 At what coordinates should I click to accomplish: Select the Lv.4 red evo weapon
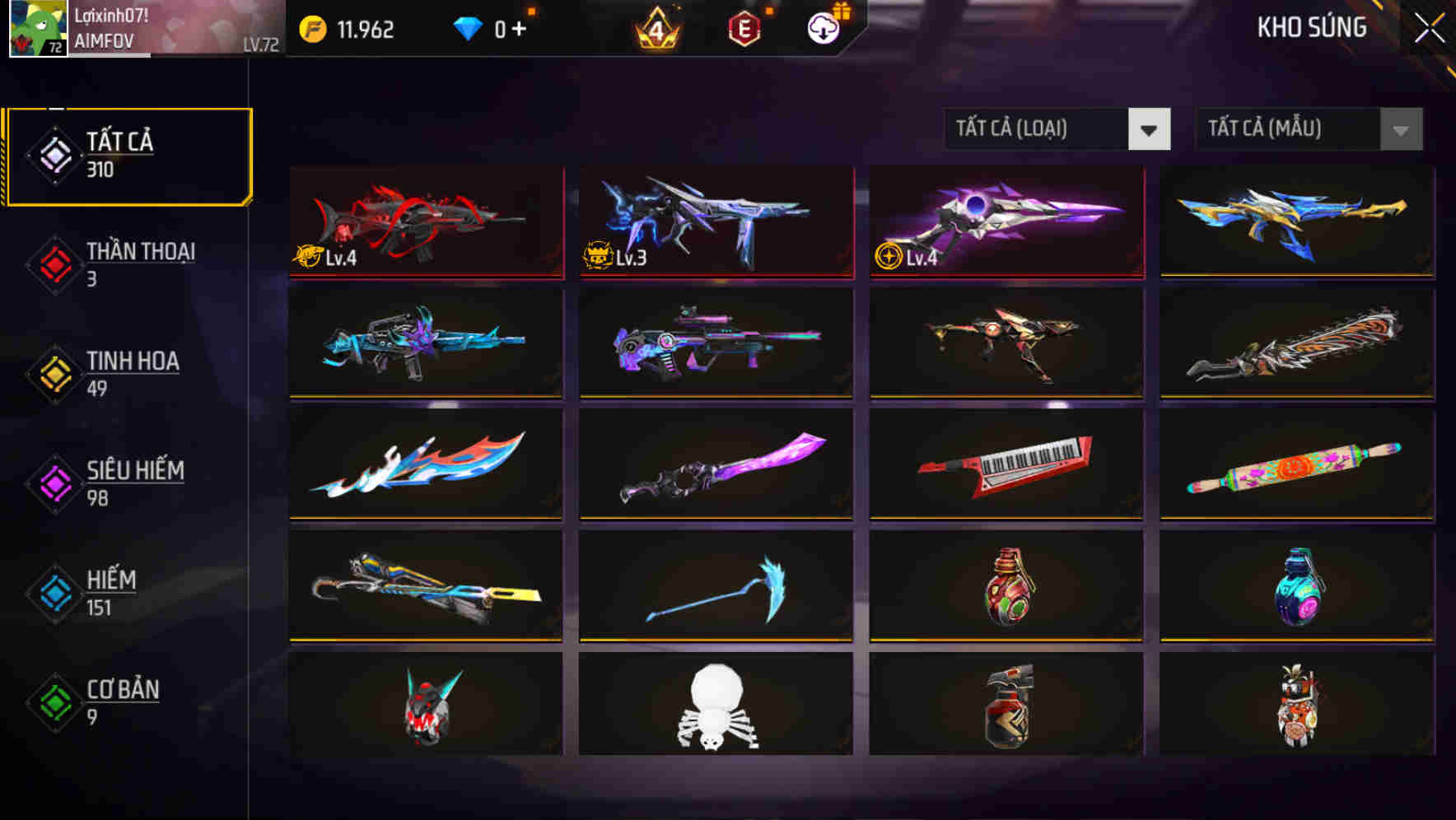(425, 222)
